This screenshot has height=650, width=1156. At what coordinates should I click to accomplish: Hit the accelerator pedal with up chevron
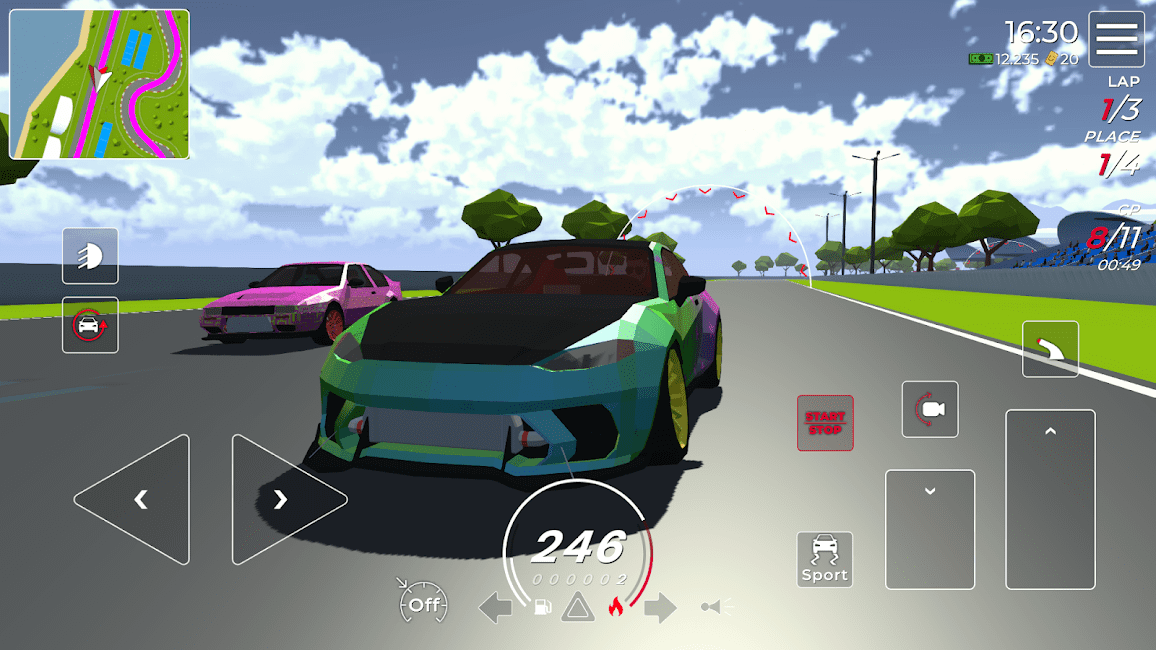coord(1050,499)
